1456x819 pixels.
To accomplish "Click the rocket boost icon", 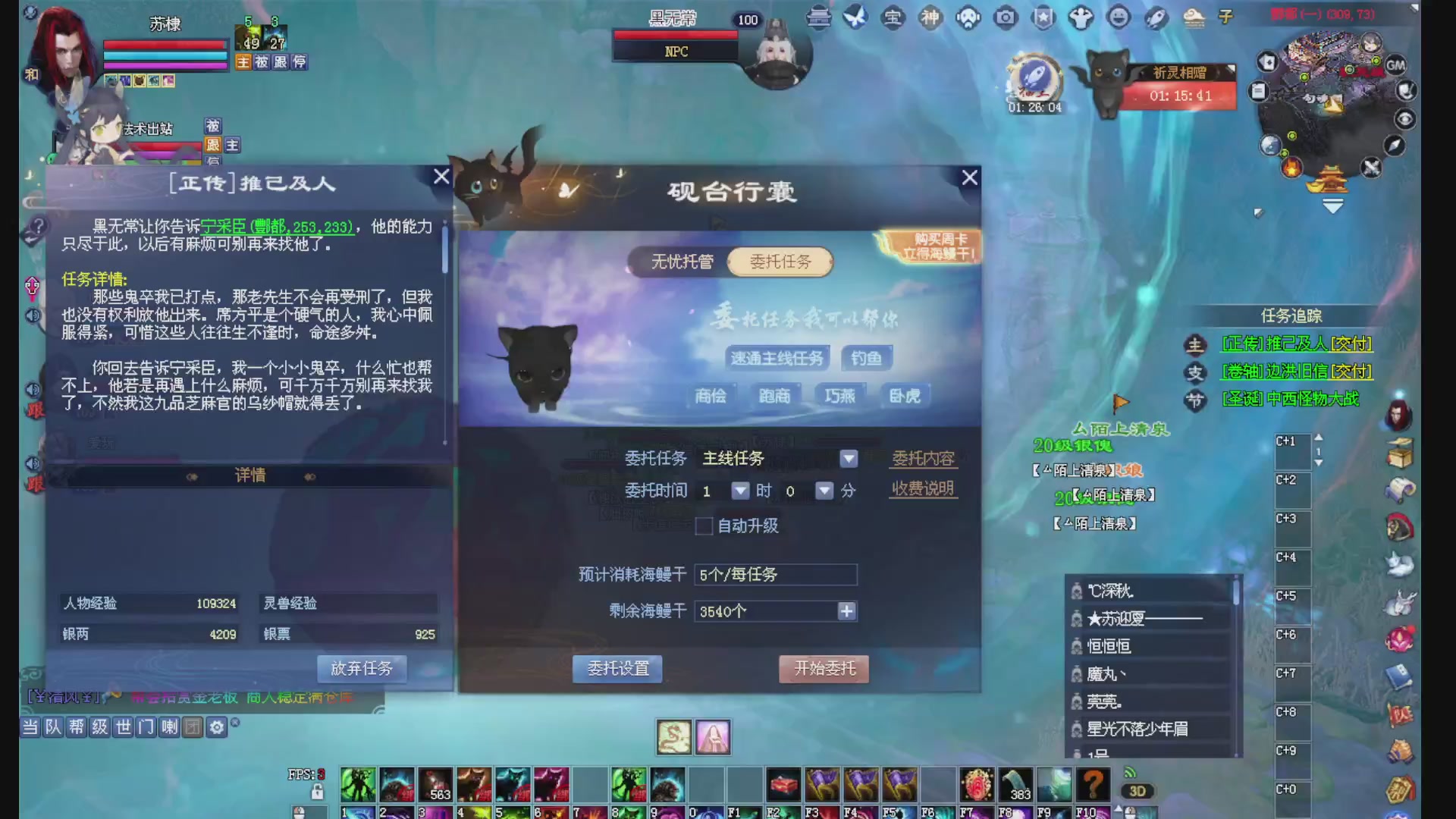I will point(1156,19).
